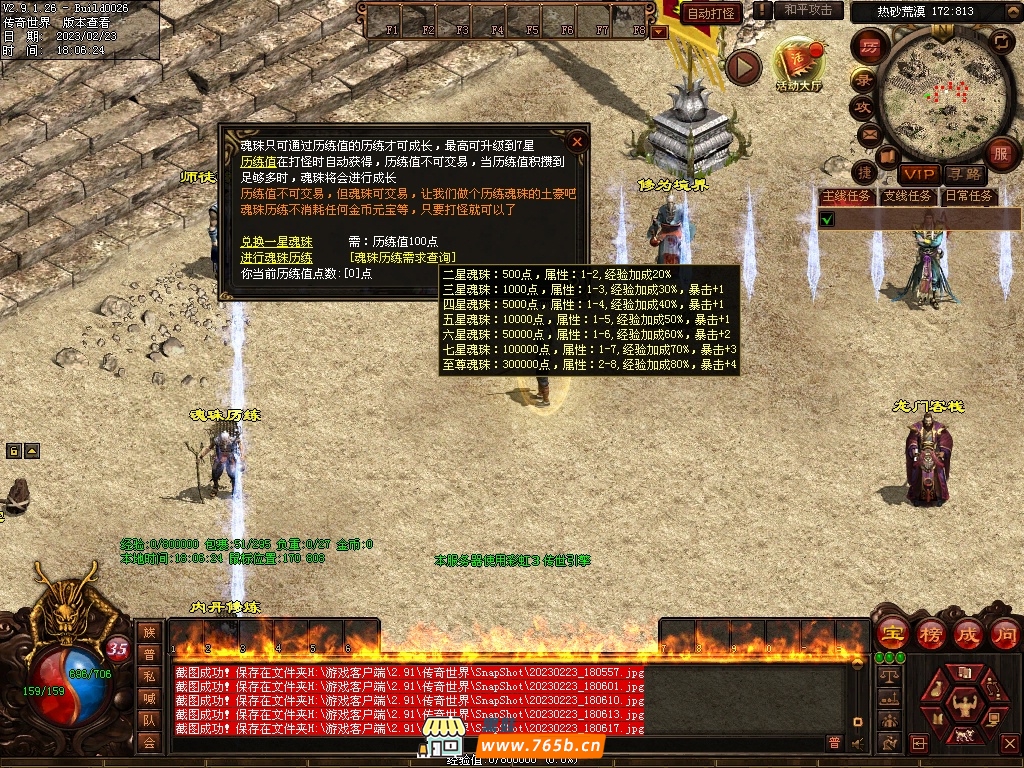
Task: Switch to the 主线任务 tab
Action: 846,196
